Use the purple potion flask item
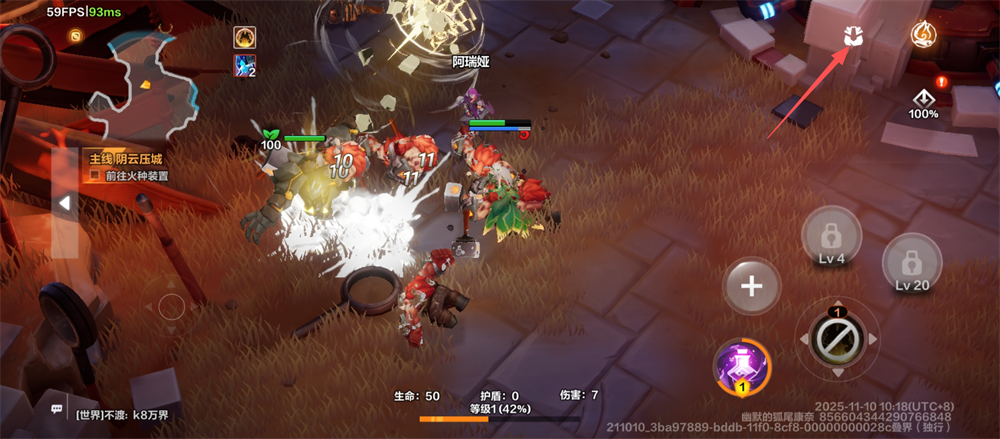 [x=742, y=366]
